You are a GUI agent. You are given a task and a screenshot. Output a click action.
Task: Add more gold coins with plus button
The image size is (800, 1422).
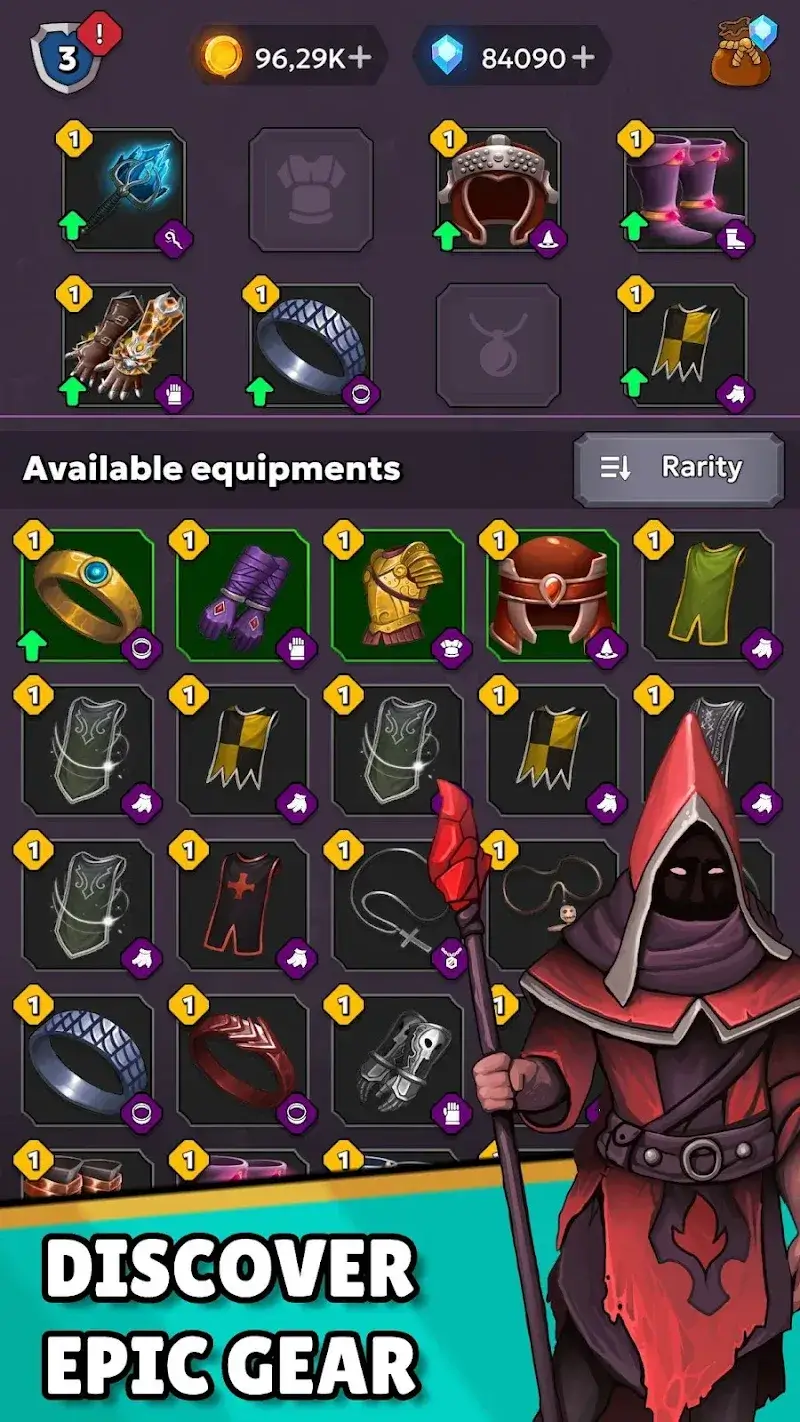(x=359, y=57)
